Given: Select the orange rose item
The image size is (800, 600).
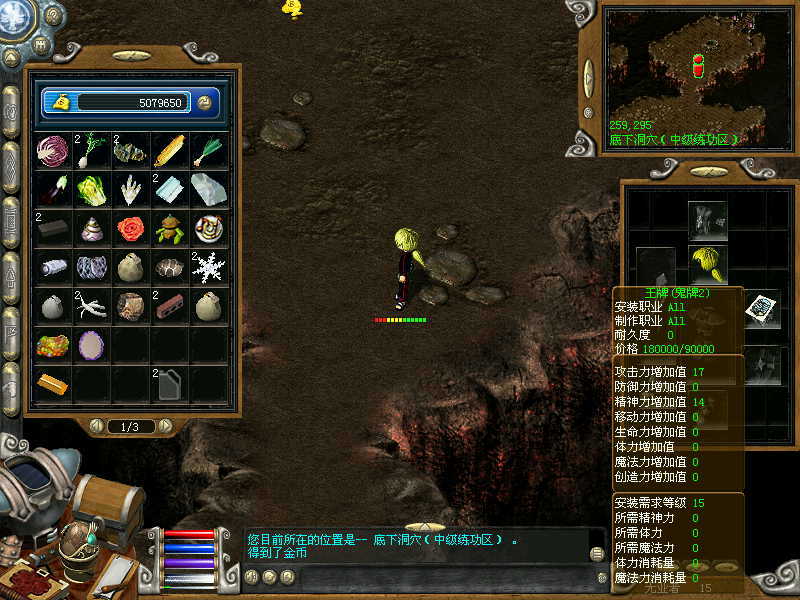Looking at the screenshot, I should (x=130, y=229).
